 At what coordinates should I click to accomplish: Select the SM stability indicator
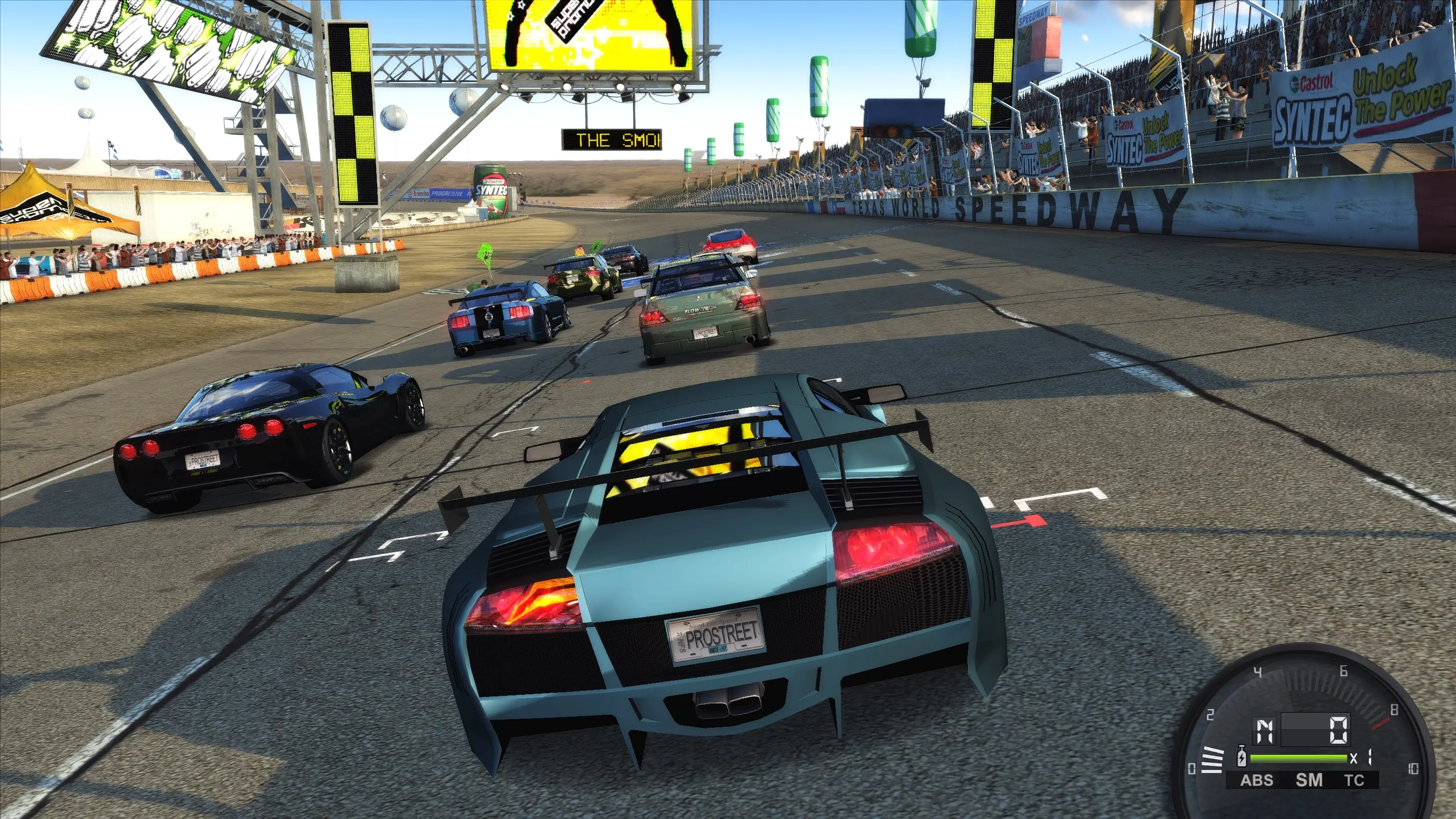1308,781
